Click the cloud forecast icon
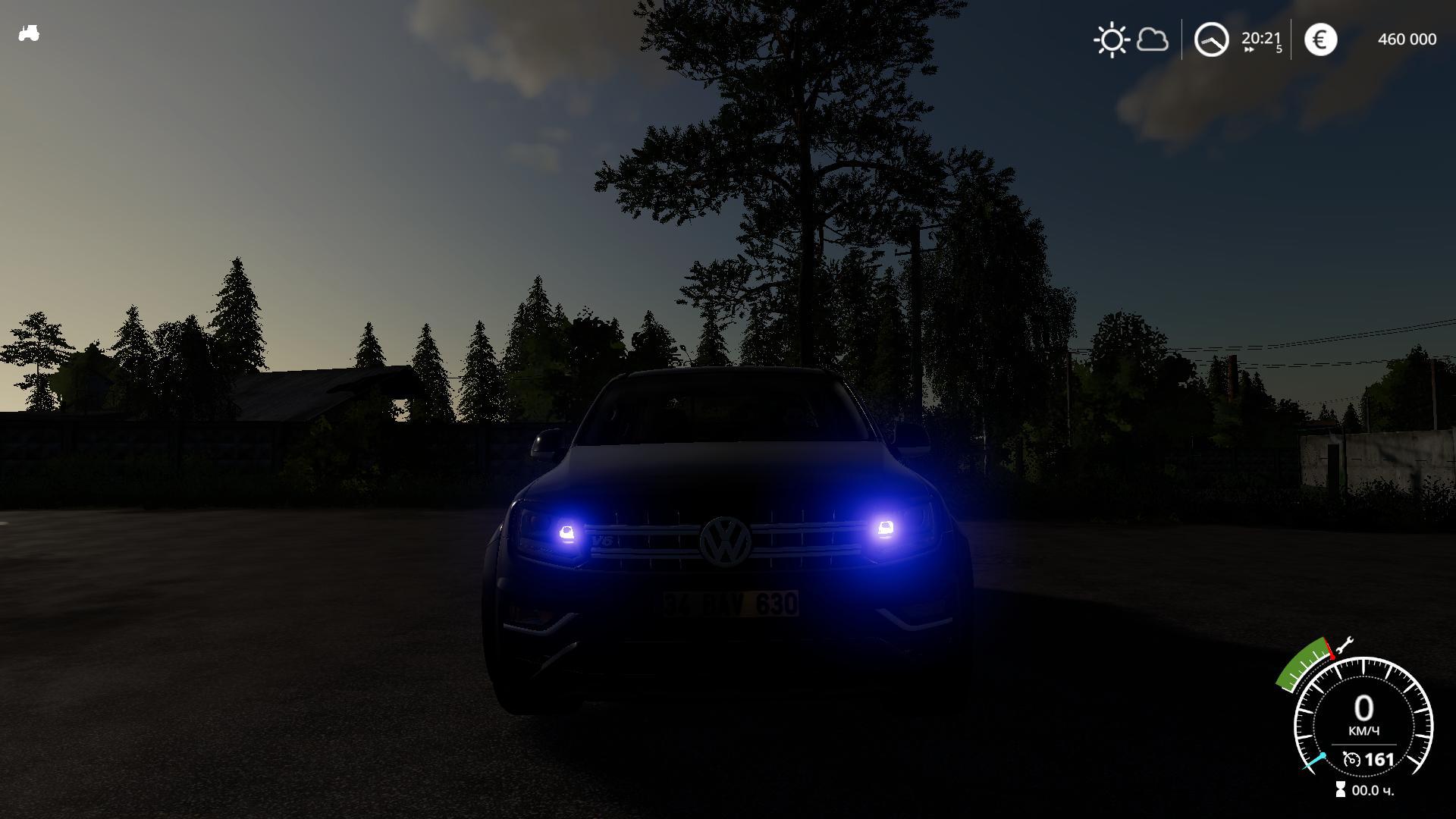Screen dimensions: 1456x819 tap(1153, 39)
